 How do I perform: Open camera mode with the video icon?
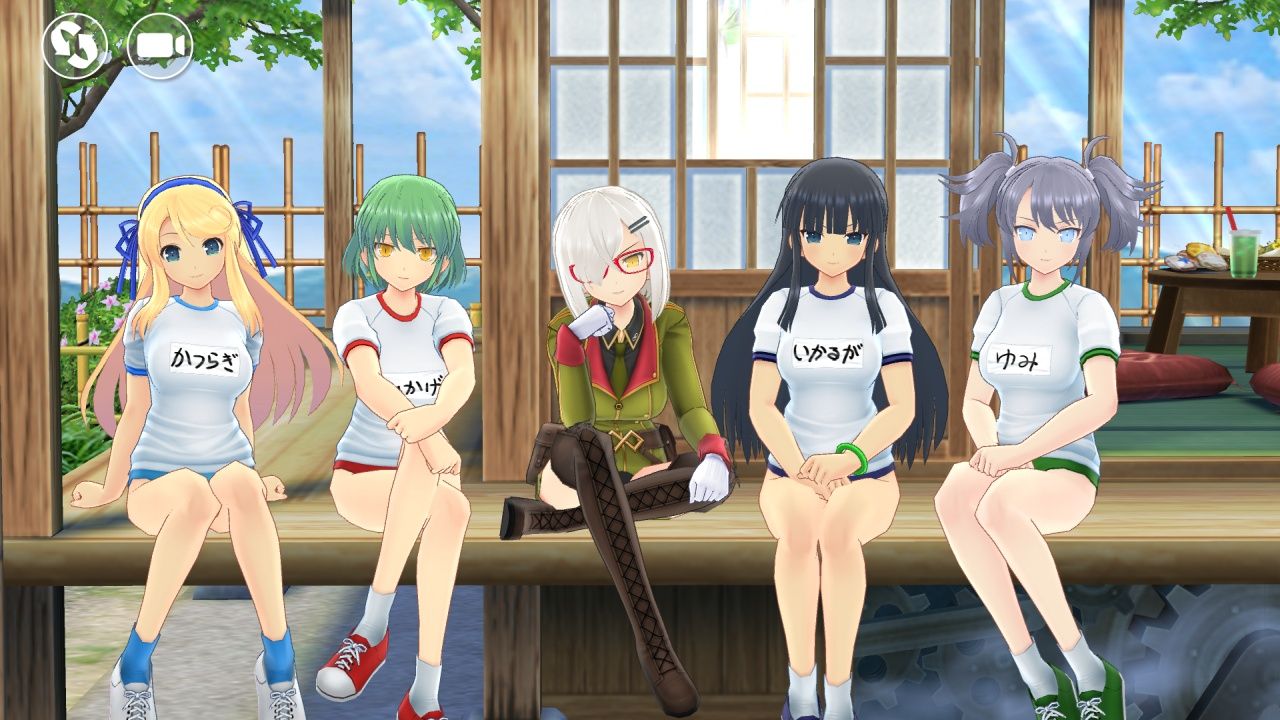(160, 45)
